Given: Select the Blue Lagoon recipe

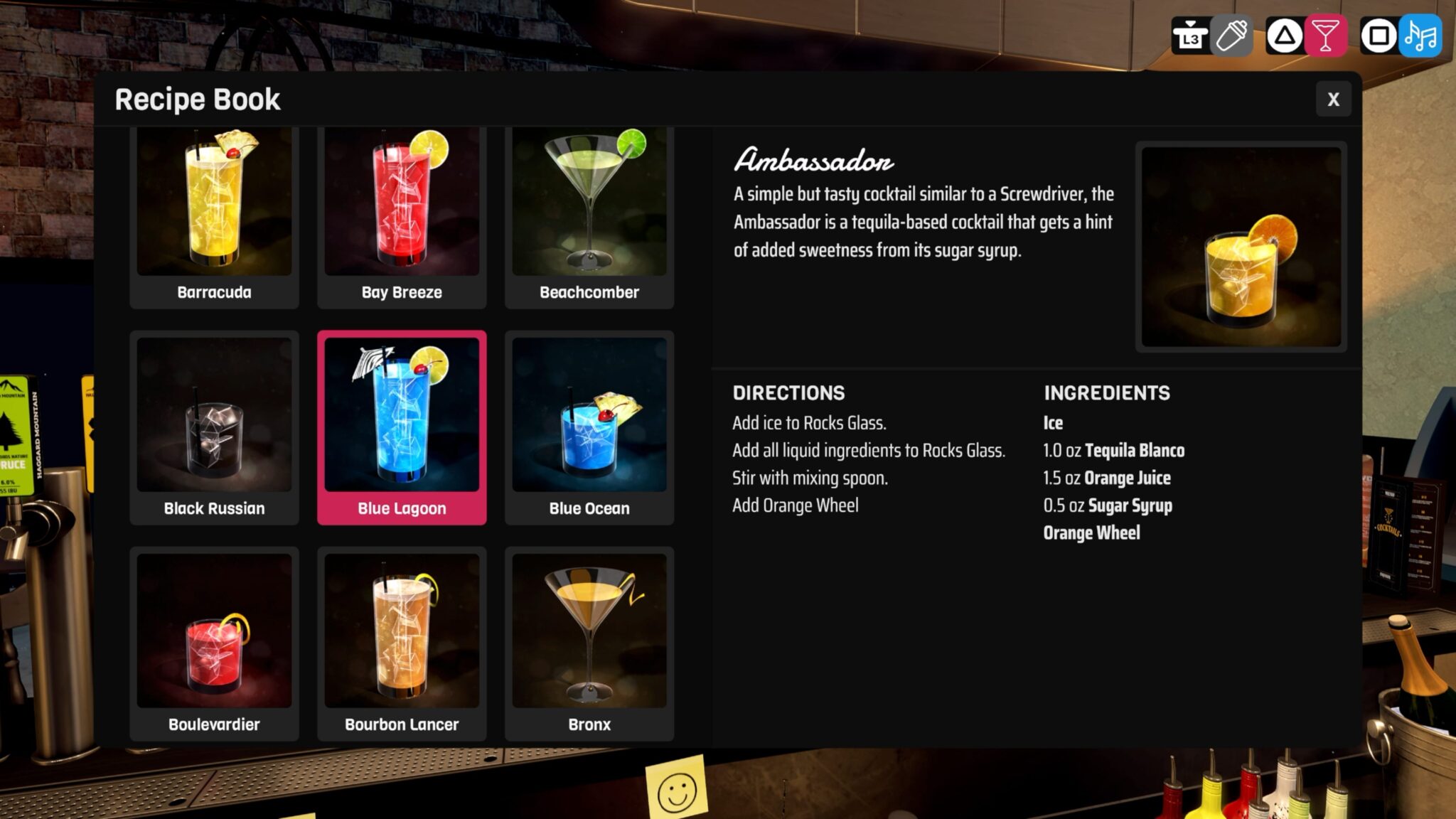Looking at the screenshot, I should [x=402, y=423].
